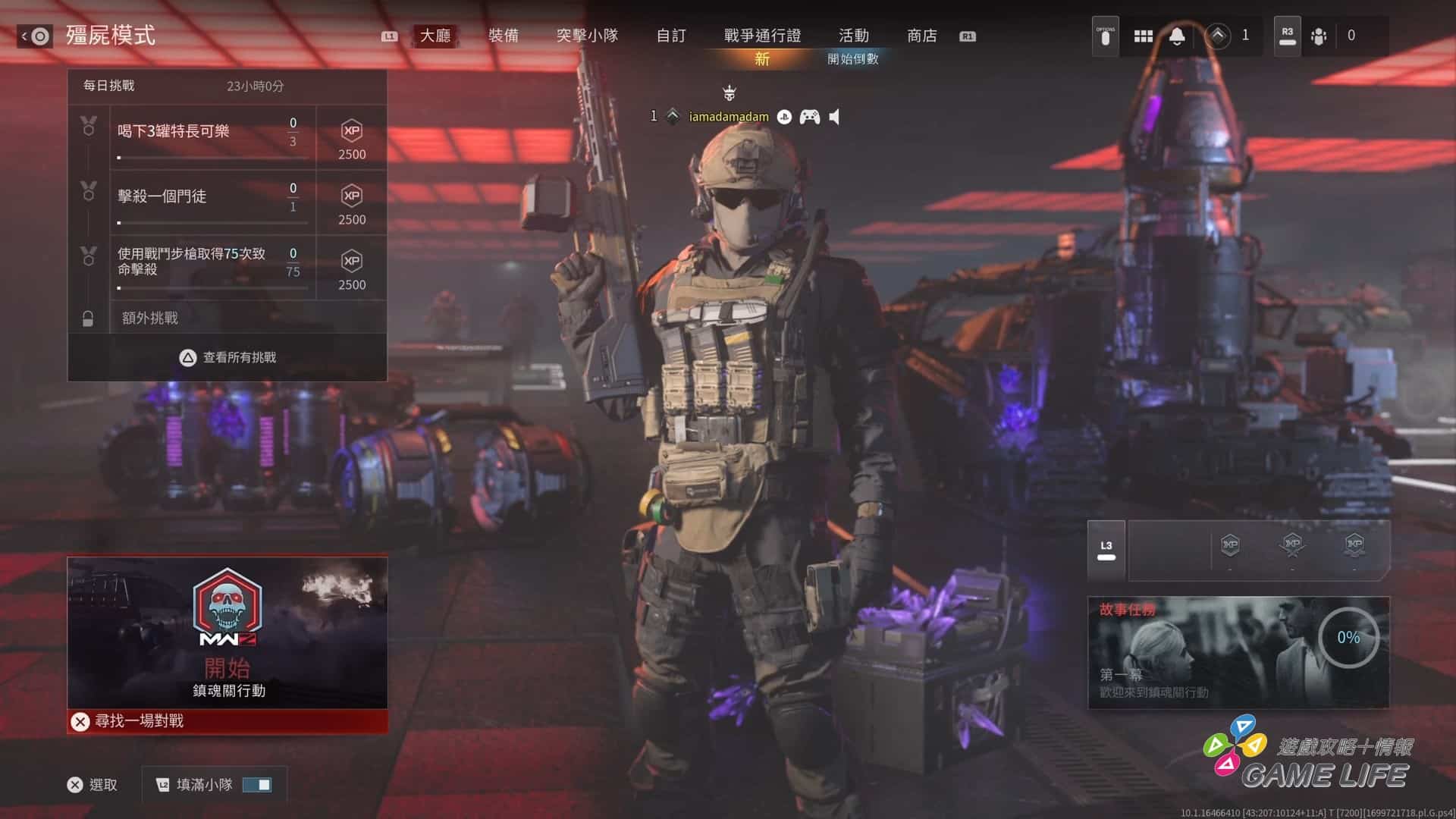The width and height of the screenshot is (1456, 819).
Task: Click player name iamadamadam
Action: coord(728,117)
